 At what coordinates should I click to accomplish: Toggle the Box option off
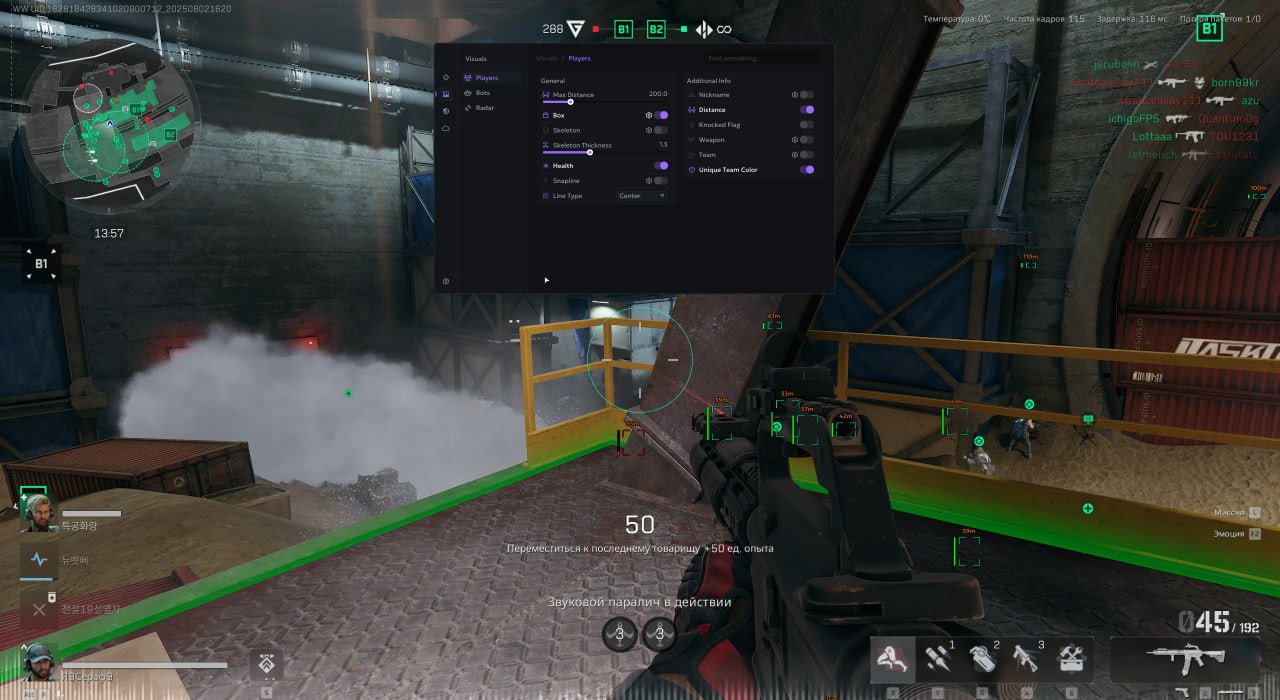(661, 115)
